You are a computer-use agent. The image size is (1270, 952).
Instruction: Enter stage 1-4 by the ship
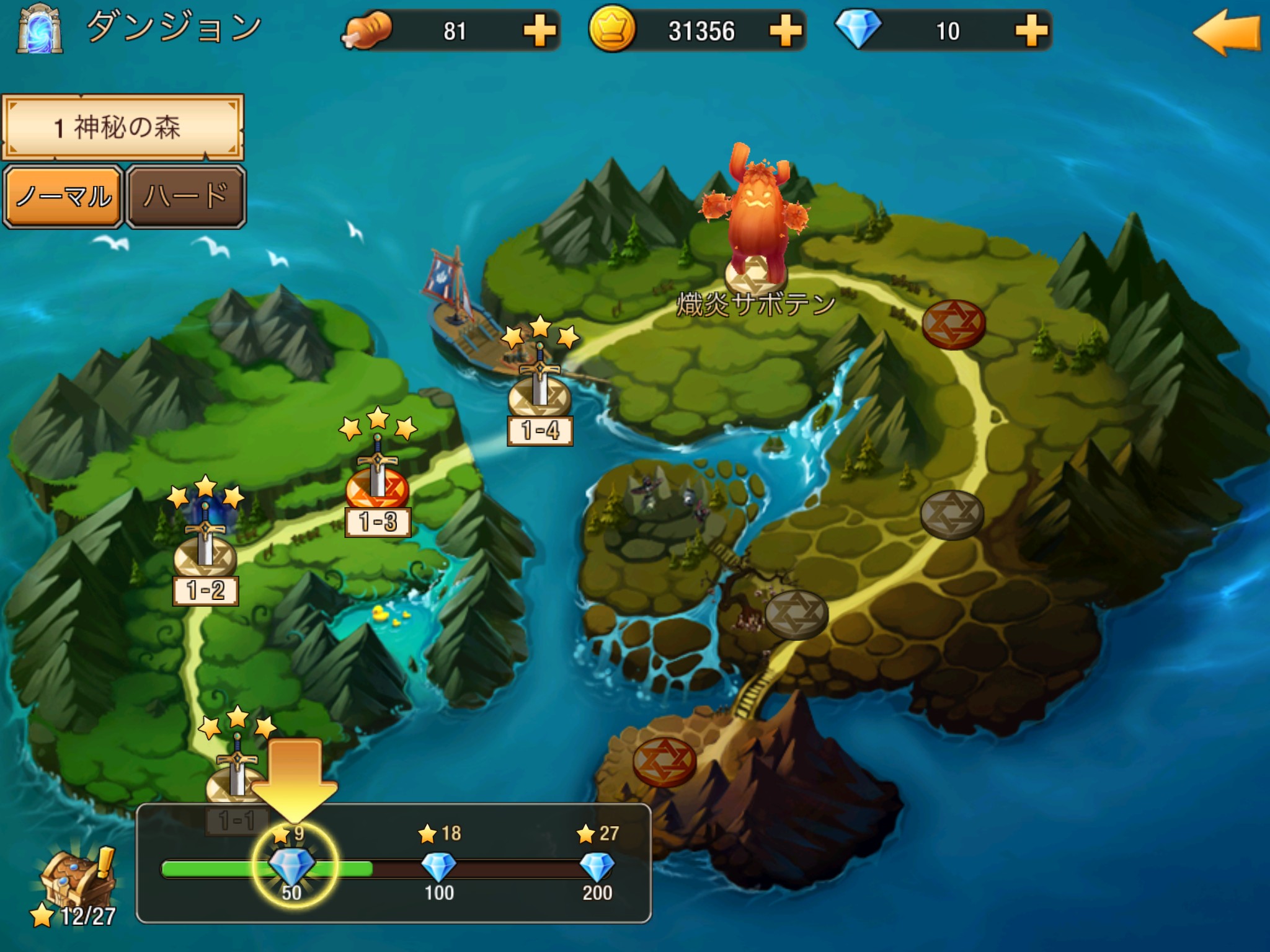click(540, 397)
